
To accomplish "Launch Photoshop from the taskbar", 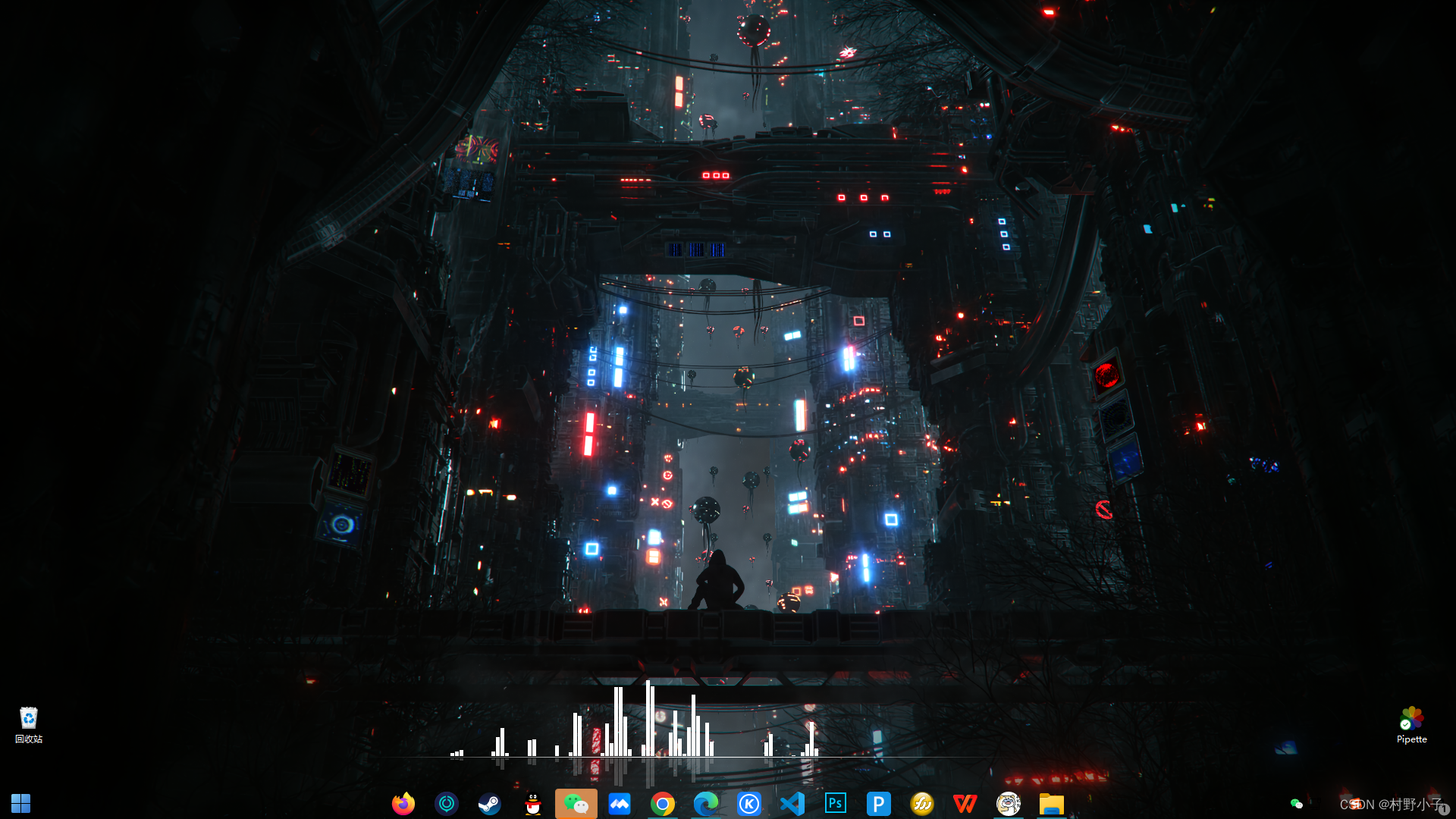I will [x=836, y=803].
